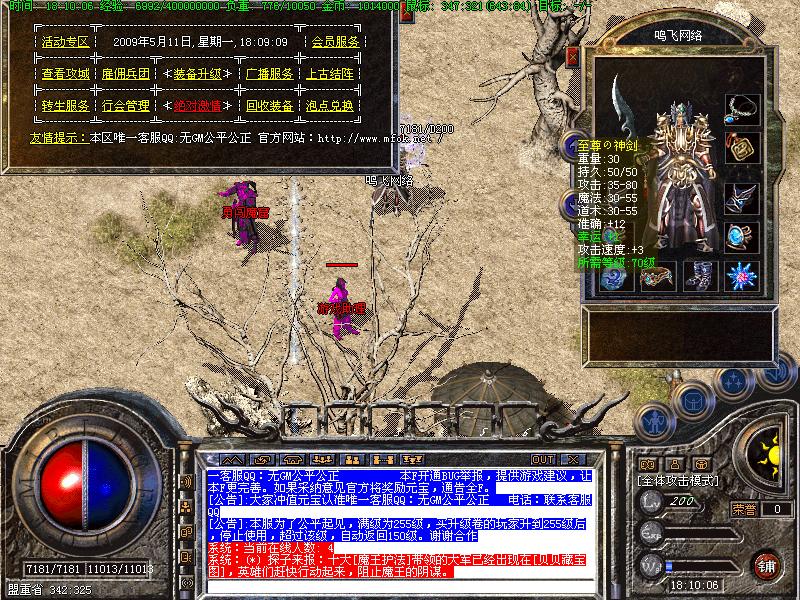Open the 装备升级 equipment upgrade menu

point(197,74)
